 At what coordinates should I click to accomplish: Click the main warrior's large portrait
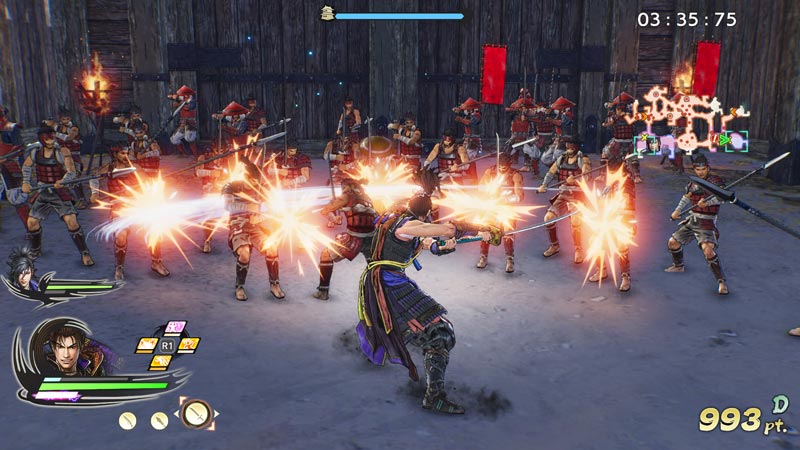click(67, 352)
